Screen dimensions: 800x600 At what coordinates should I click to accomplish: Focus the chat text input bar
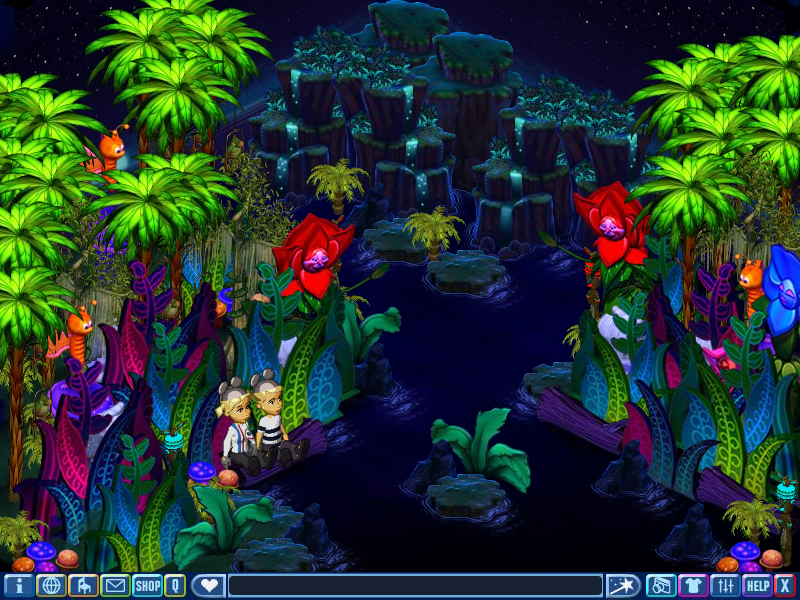tap(415, 586)
